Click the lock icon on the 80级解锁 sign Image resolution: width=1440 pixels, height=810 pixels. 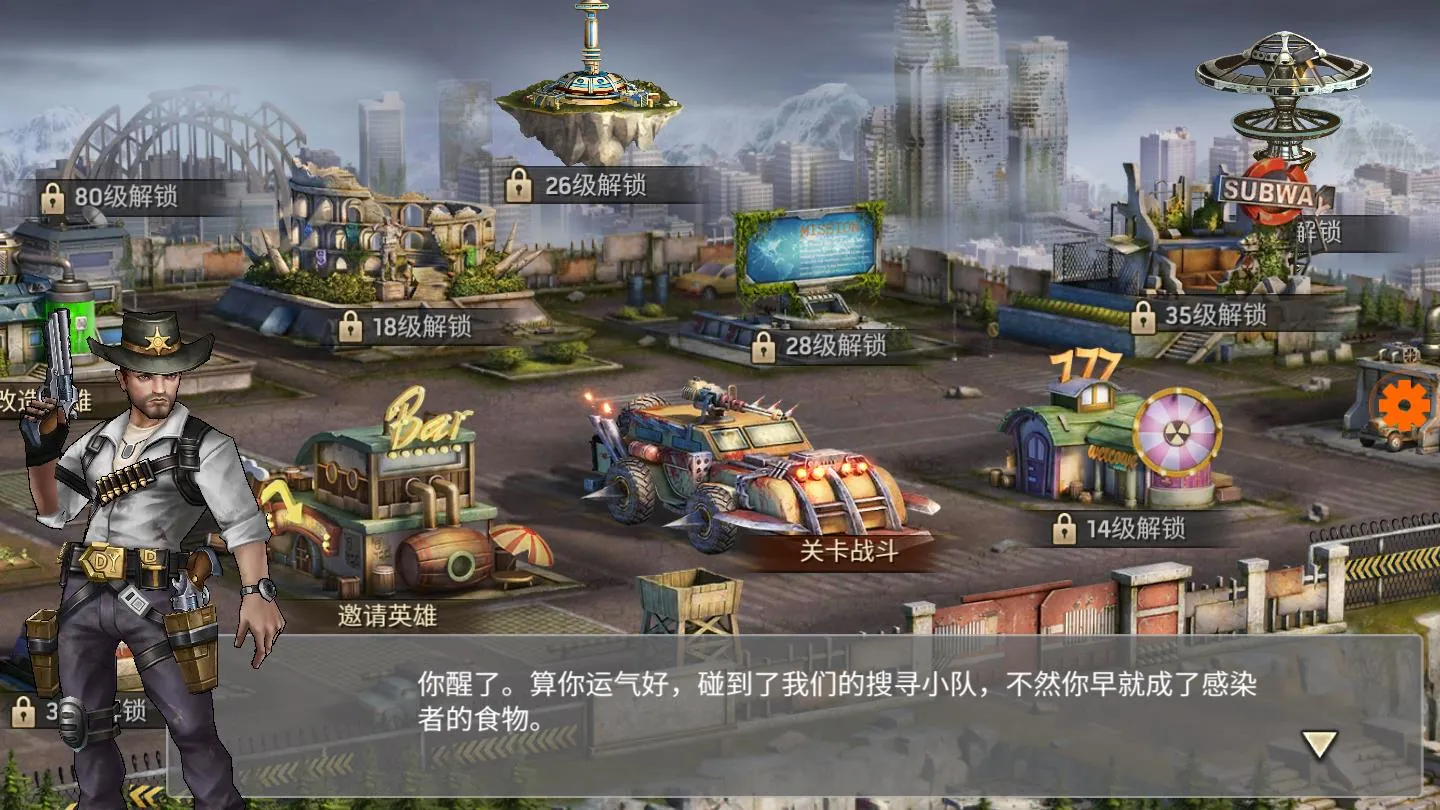click(x=52, y=195)
